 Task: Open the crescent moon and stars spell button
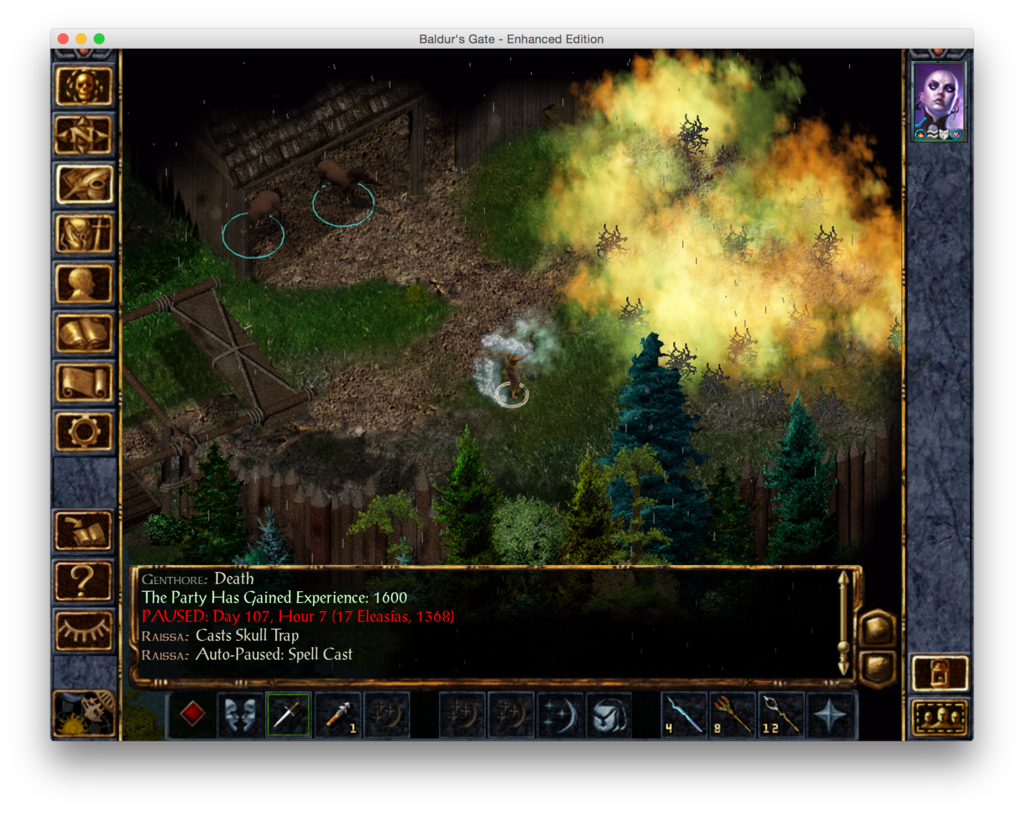click(x=560, y=715)
